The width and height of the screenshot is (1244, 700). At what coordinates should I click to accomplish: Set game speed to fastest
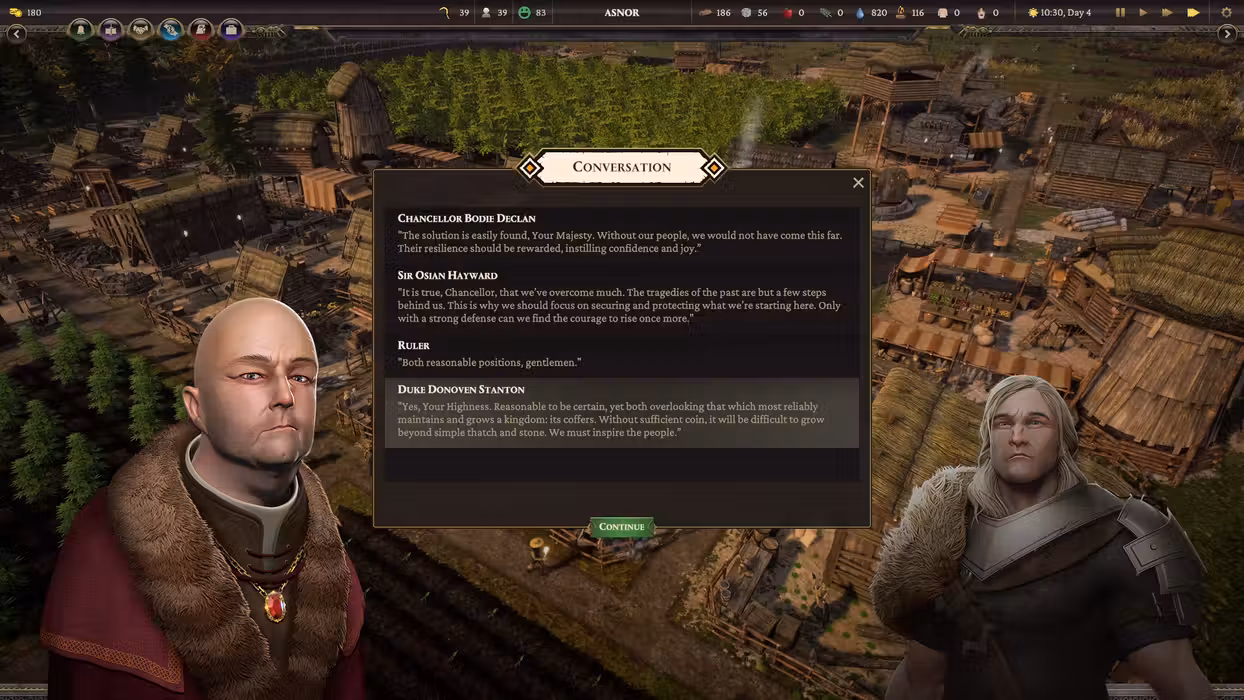click(x=1193, y=13)
